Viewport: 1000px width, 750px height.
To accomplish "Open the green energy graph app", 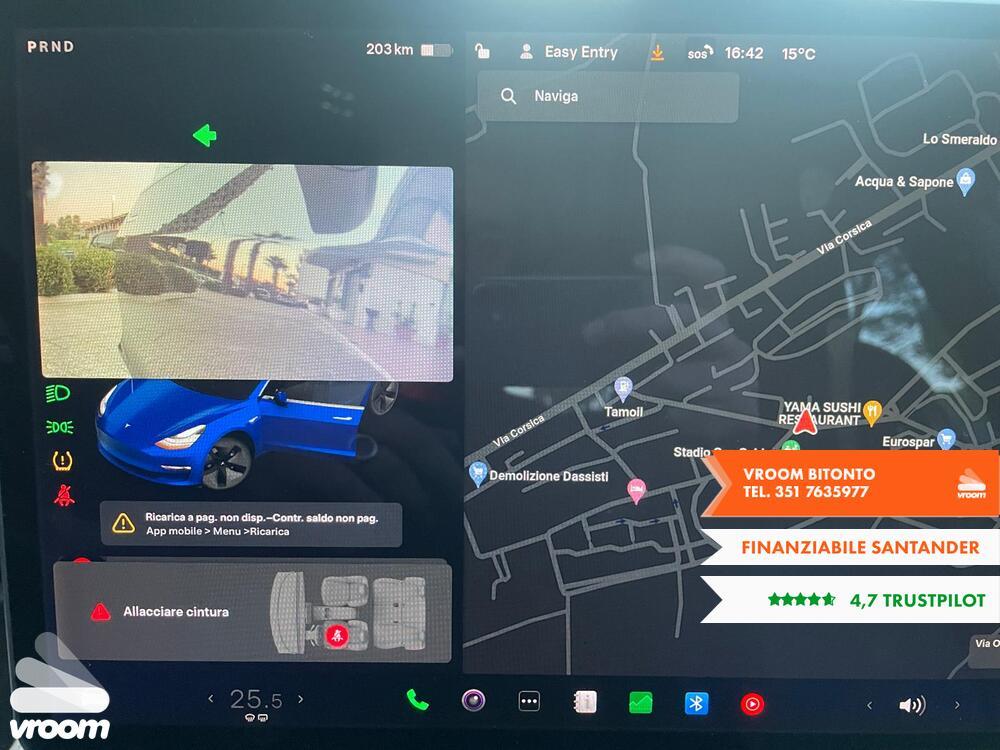I will tap(640, 703).
